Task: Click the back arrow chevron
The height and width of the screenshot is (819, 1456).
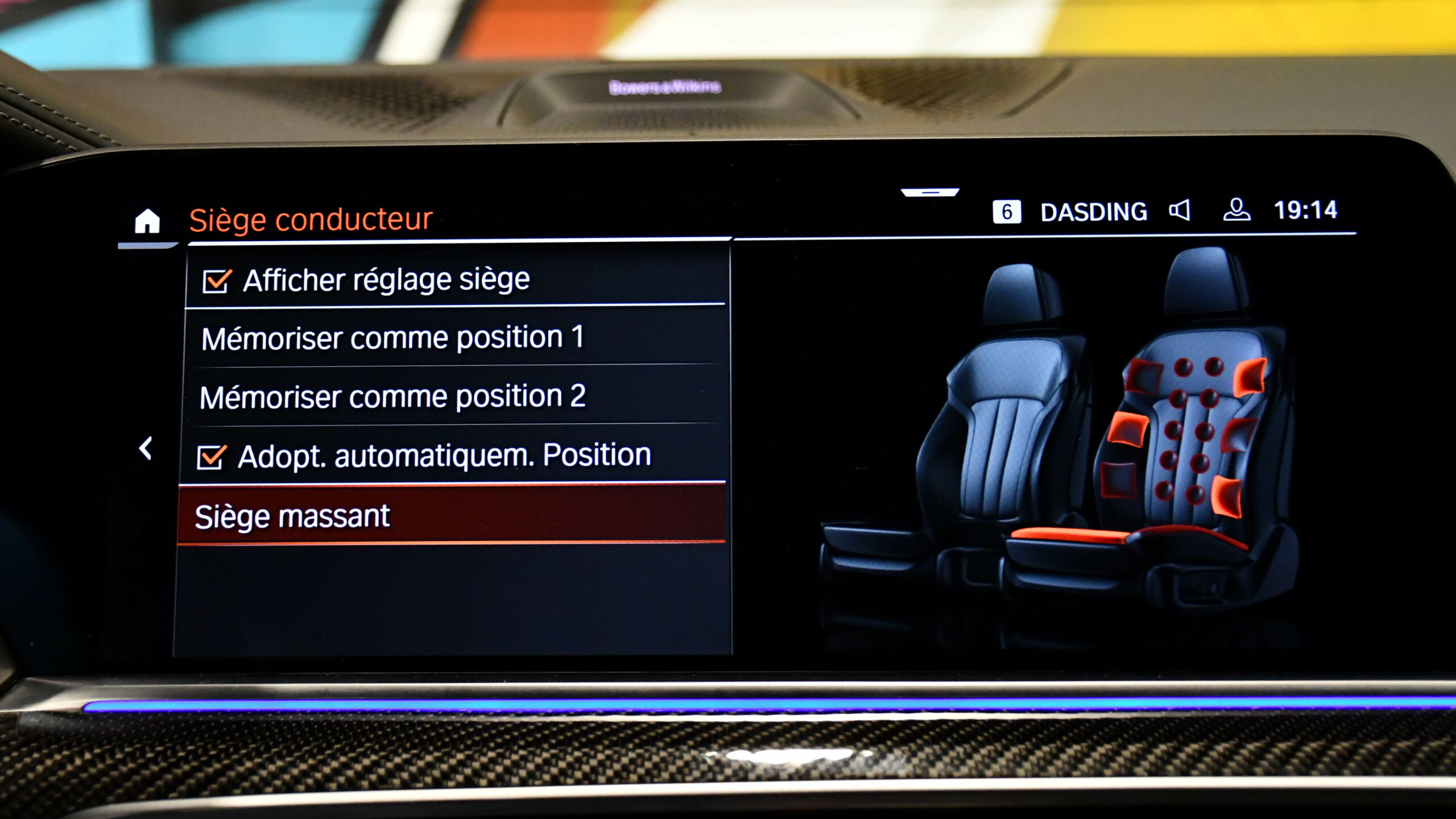Action: [x=146, y=449]
